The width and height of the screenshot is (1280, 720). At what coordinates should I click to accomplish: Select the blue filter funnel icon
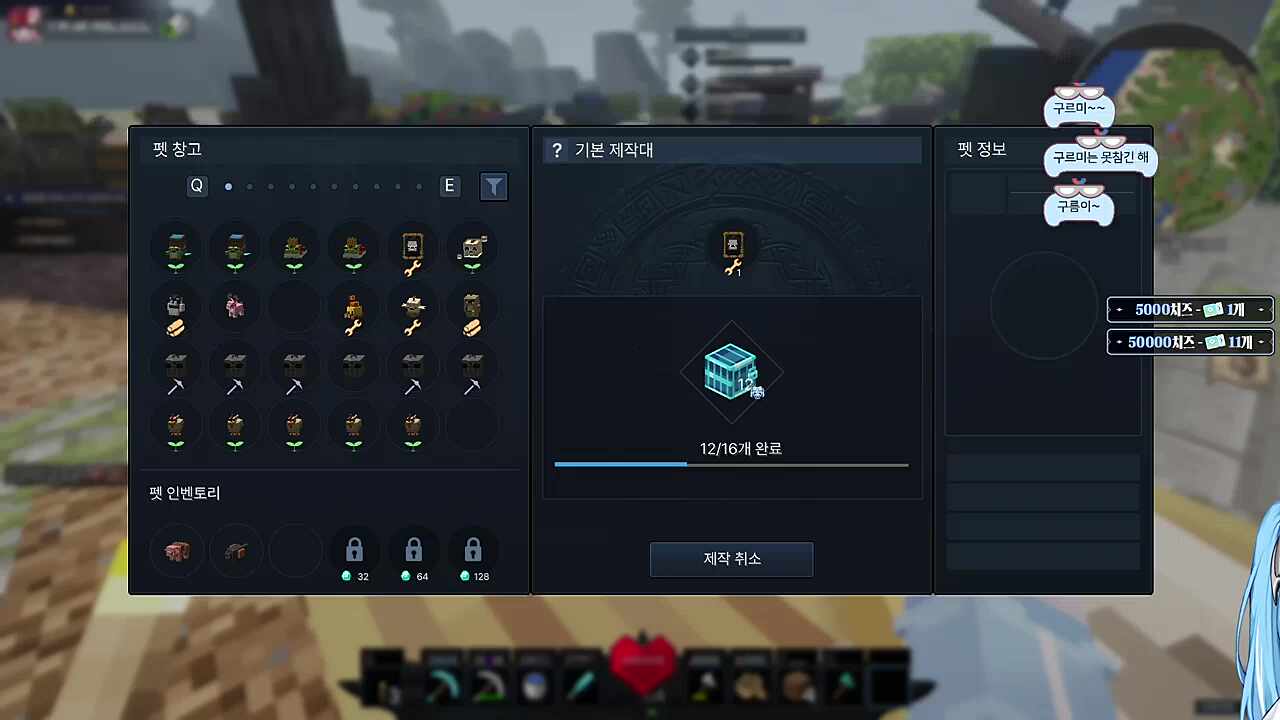pyautogui.click(x=493, y=186)
